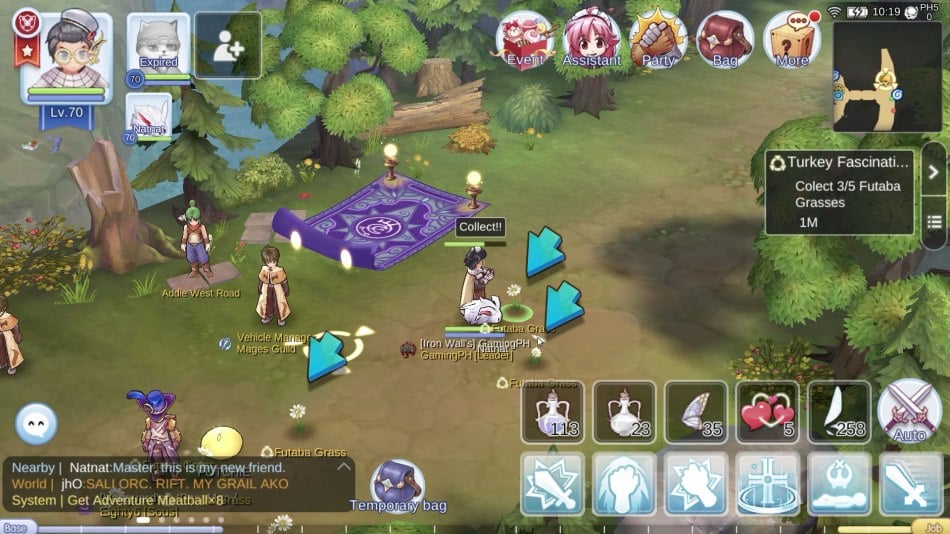
Task: Open the Party menu
Action: point(658,40)
